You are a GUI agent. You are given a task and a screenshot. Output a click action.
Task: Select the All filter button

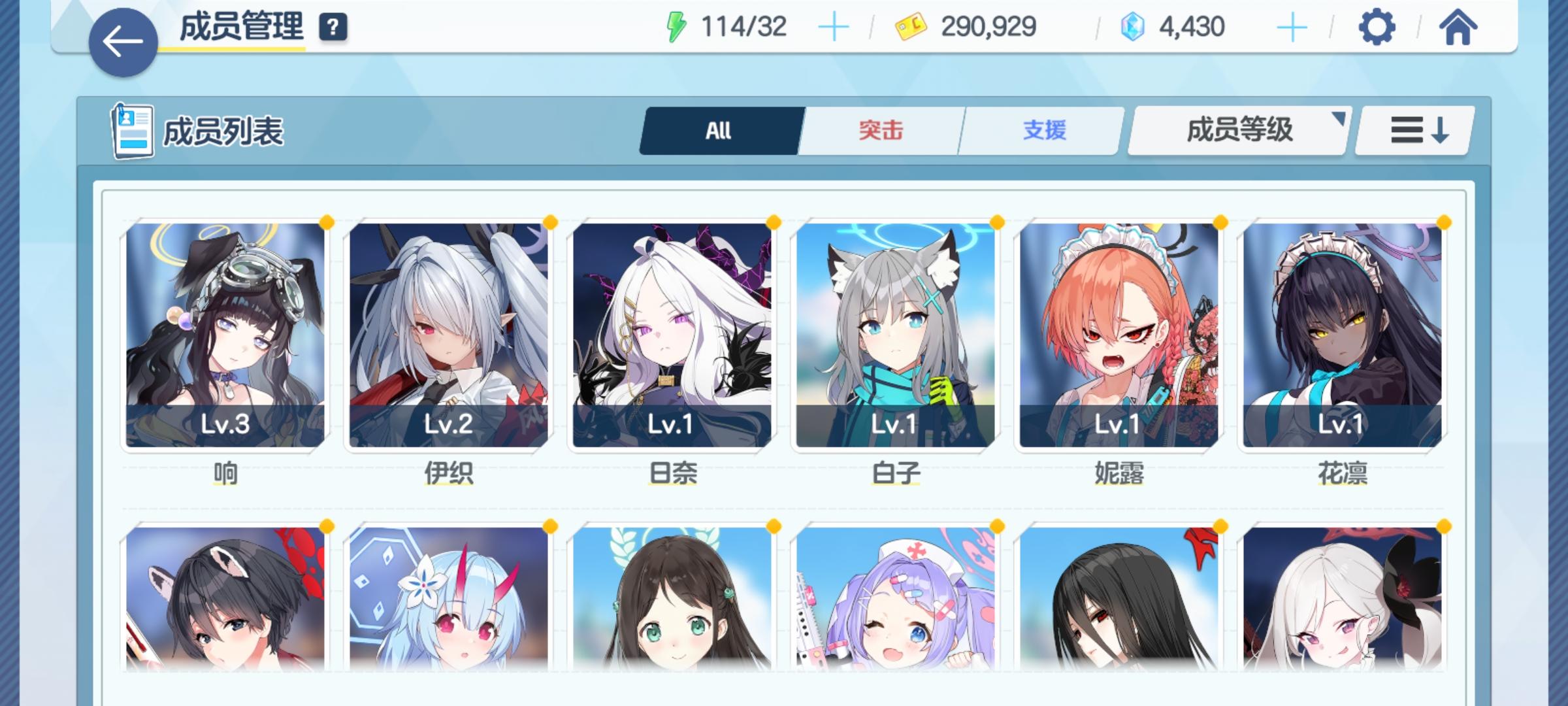(719, 130)
